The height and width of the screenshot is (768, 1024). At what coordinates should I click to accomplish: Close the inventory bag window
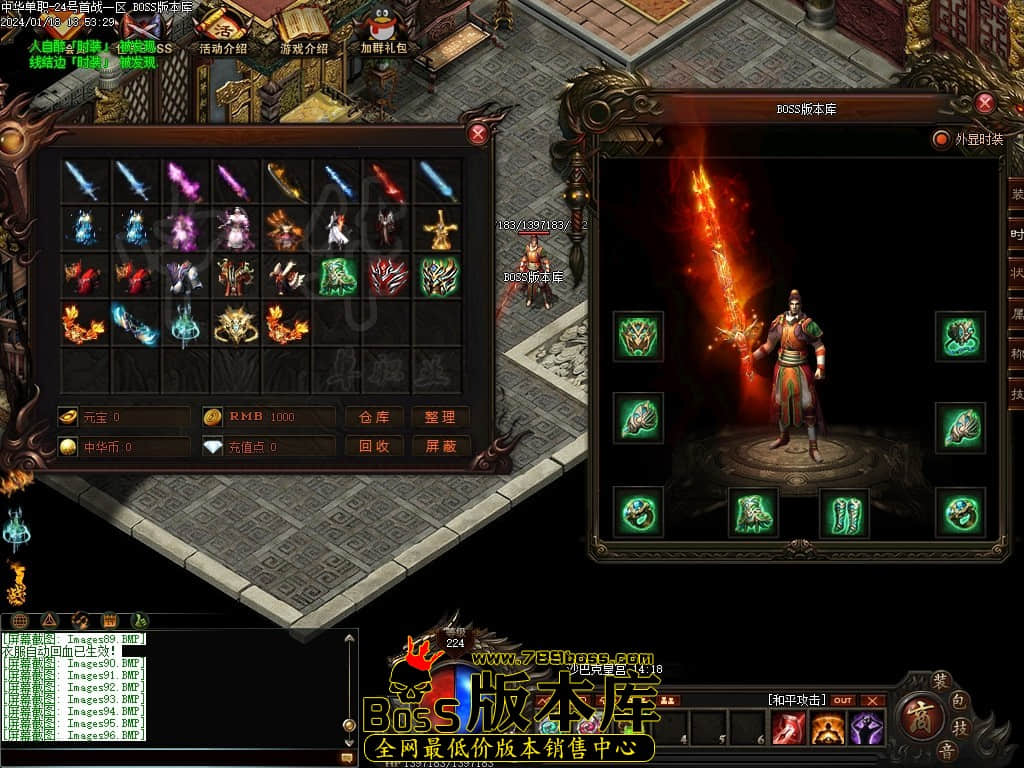tap(478, 134)
